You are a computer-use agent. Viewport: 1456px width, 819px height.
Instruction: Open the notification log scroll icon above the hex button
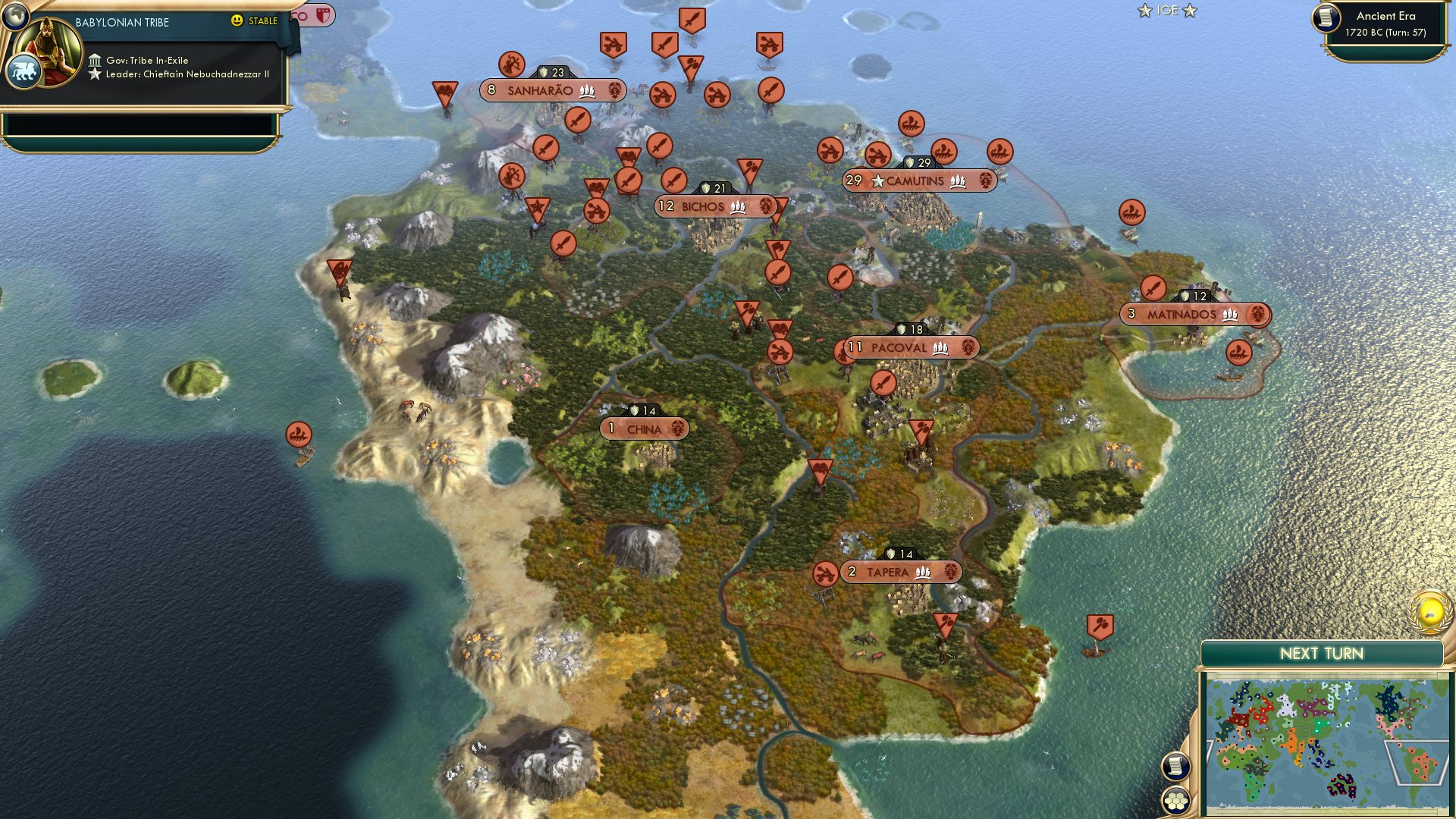tap(1176, 764)
